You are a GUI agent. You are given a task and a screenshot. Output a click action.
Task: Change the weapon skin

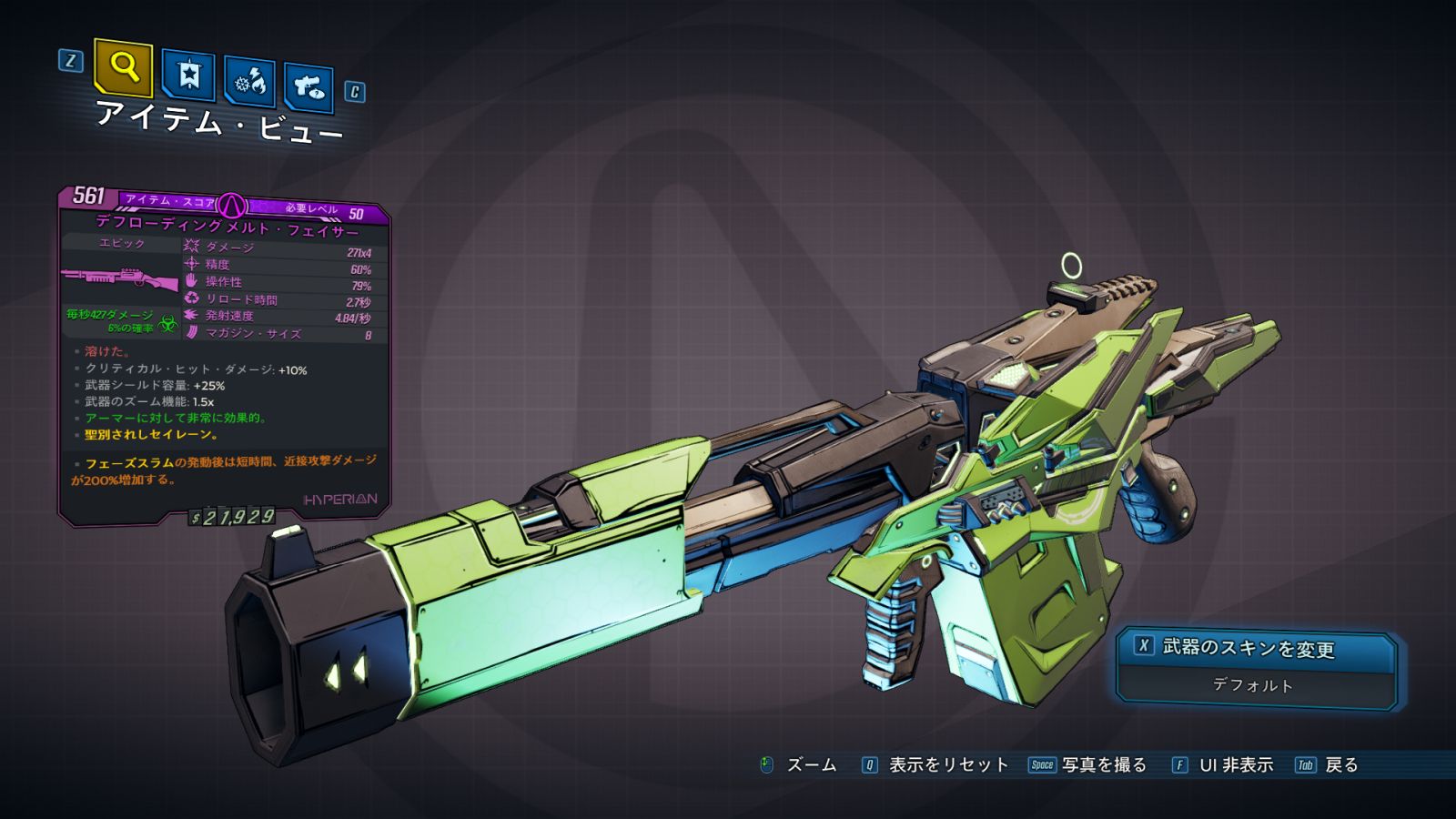1247,648
